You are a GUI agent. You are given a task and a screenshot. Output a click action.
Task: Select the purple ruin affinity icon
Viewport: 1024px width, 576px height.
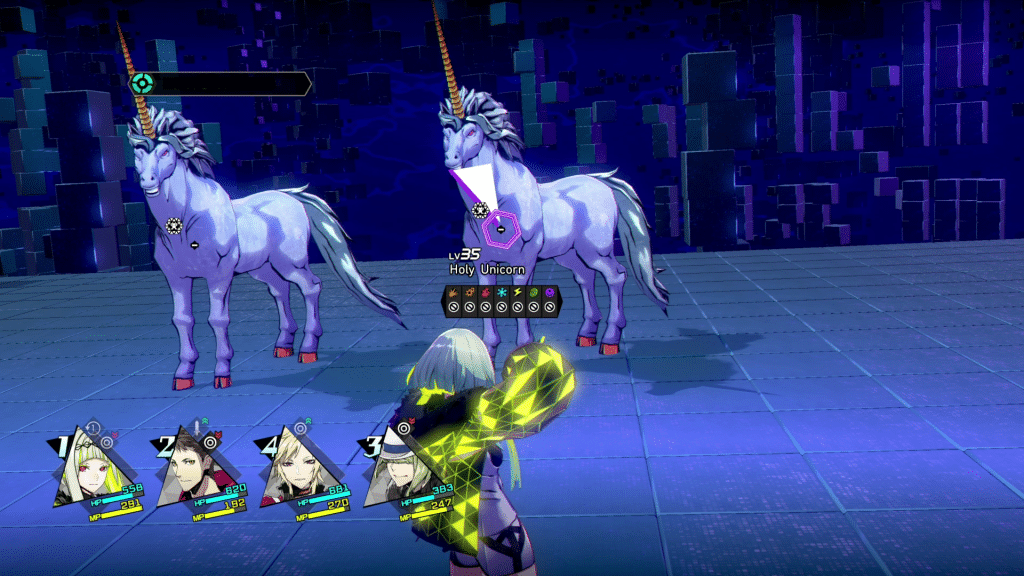tap(549, 293)
